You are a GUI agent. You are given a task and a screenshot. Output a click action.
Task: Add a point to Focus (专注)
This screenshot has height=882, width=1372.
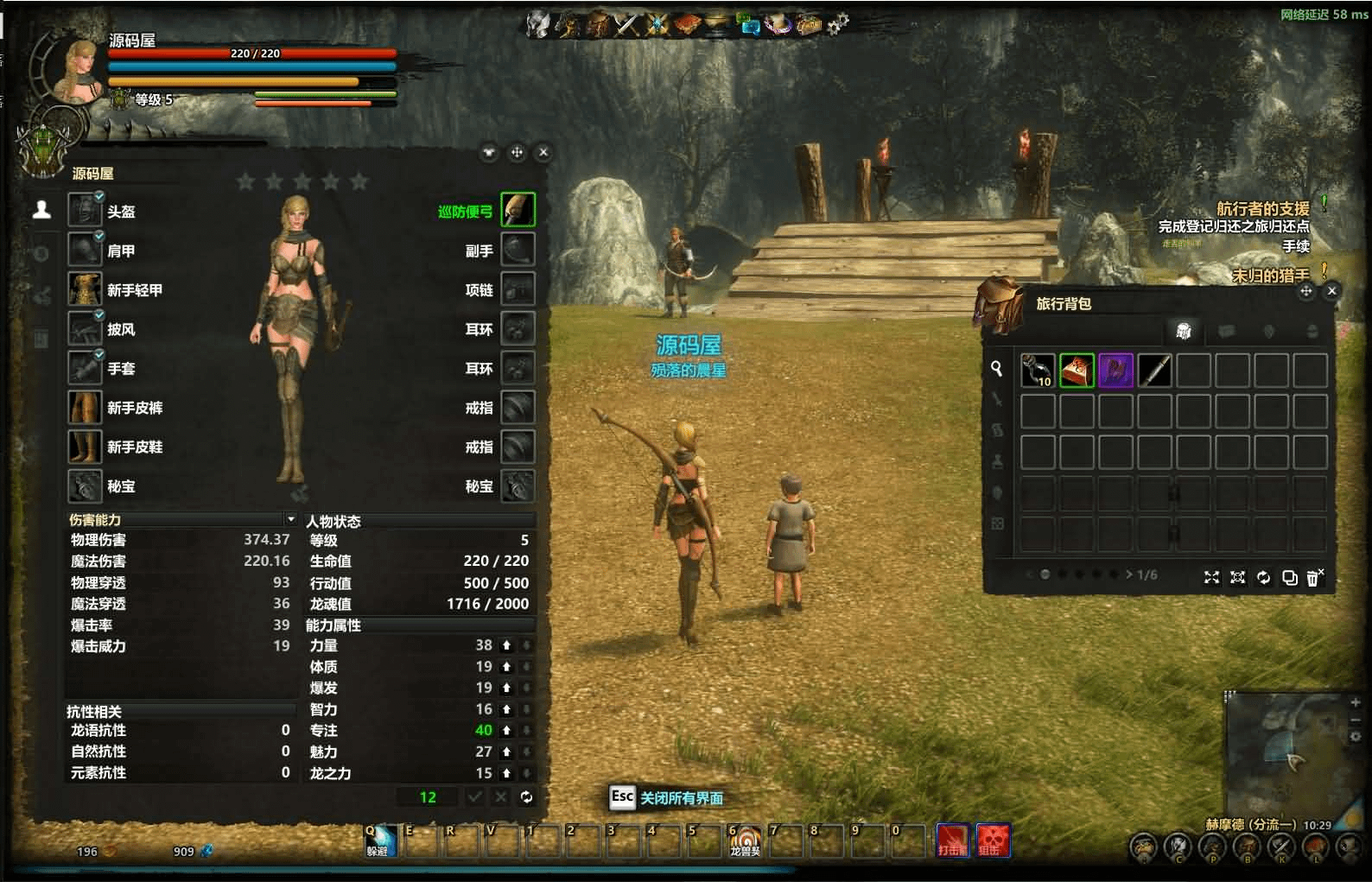[x=506, y=730]
